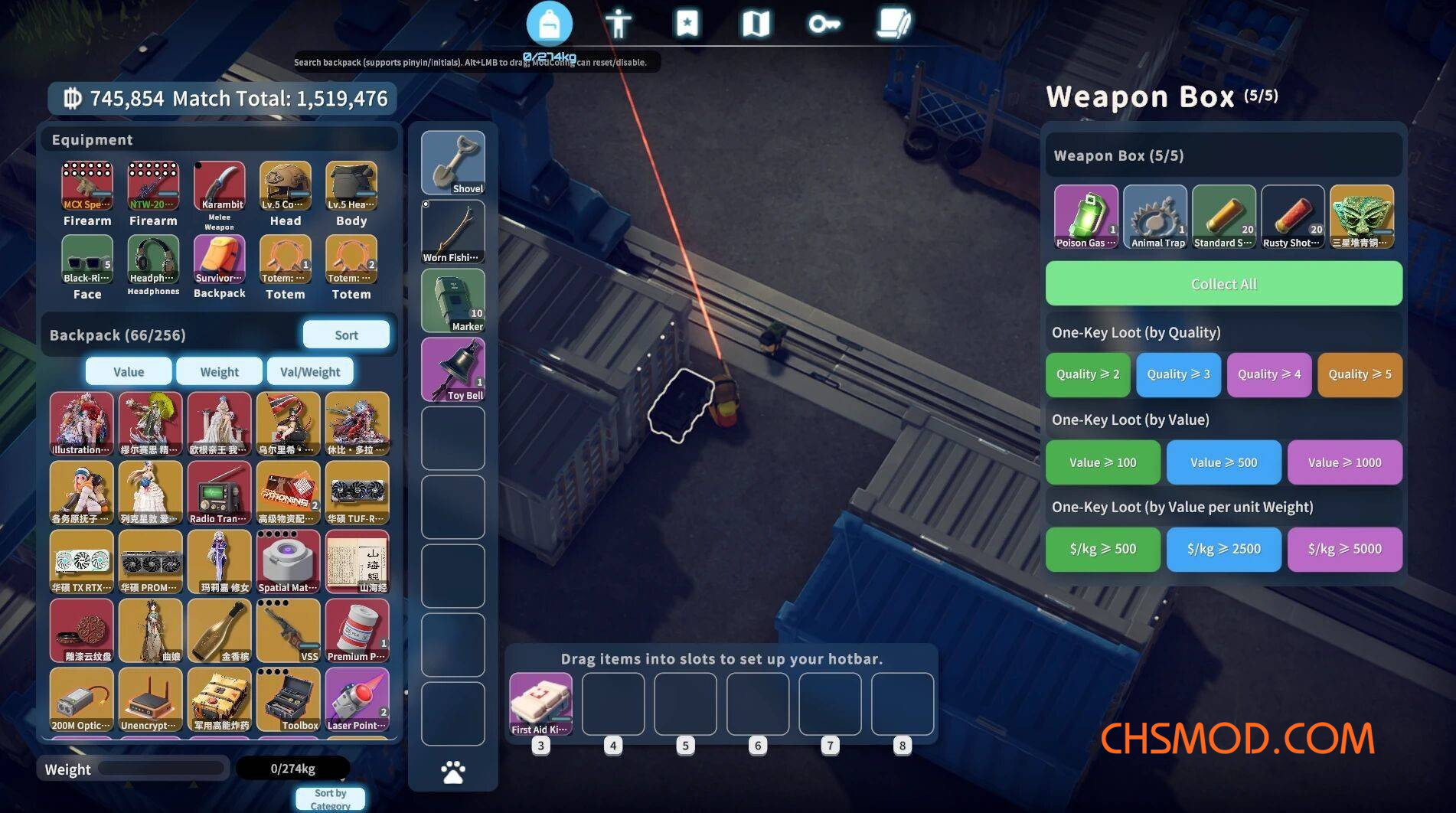
Task: Select the Toy Bell item slot
Action: tap(453, 369)
